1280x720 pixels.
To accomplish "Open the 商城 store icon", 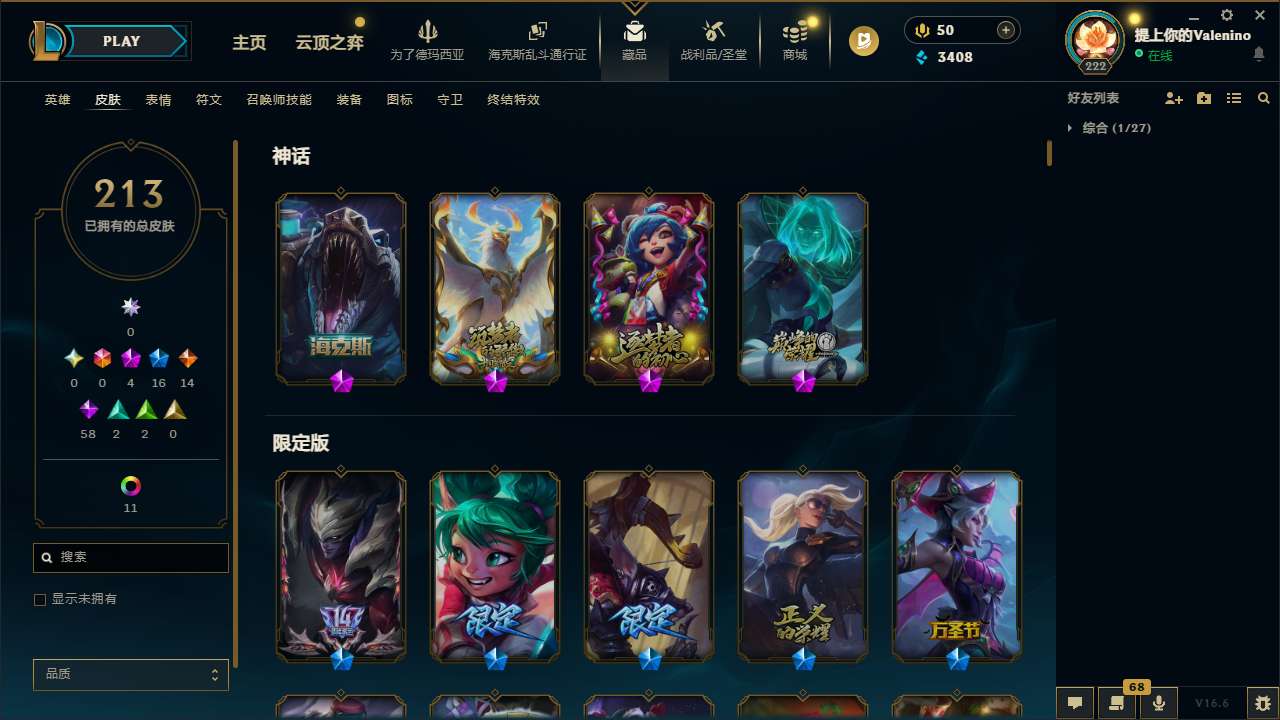I will 794,40.
